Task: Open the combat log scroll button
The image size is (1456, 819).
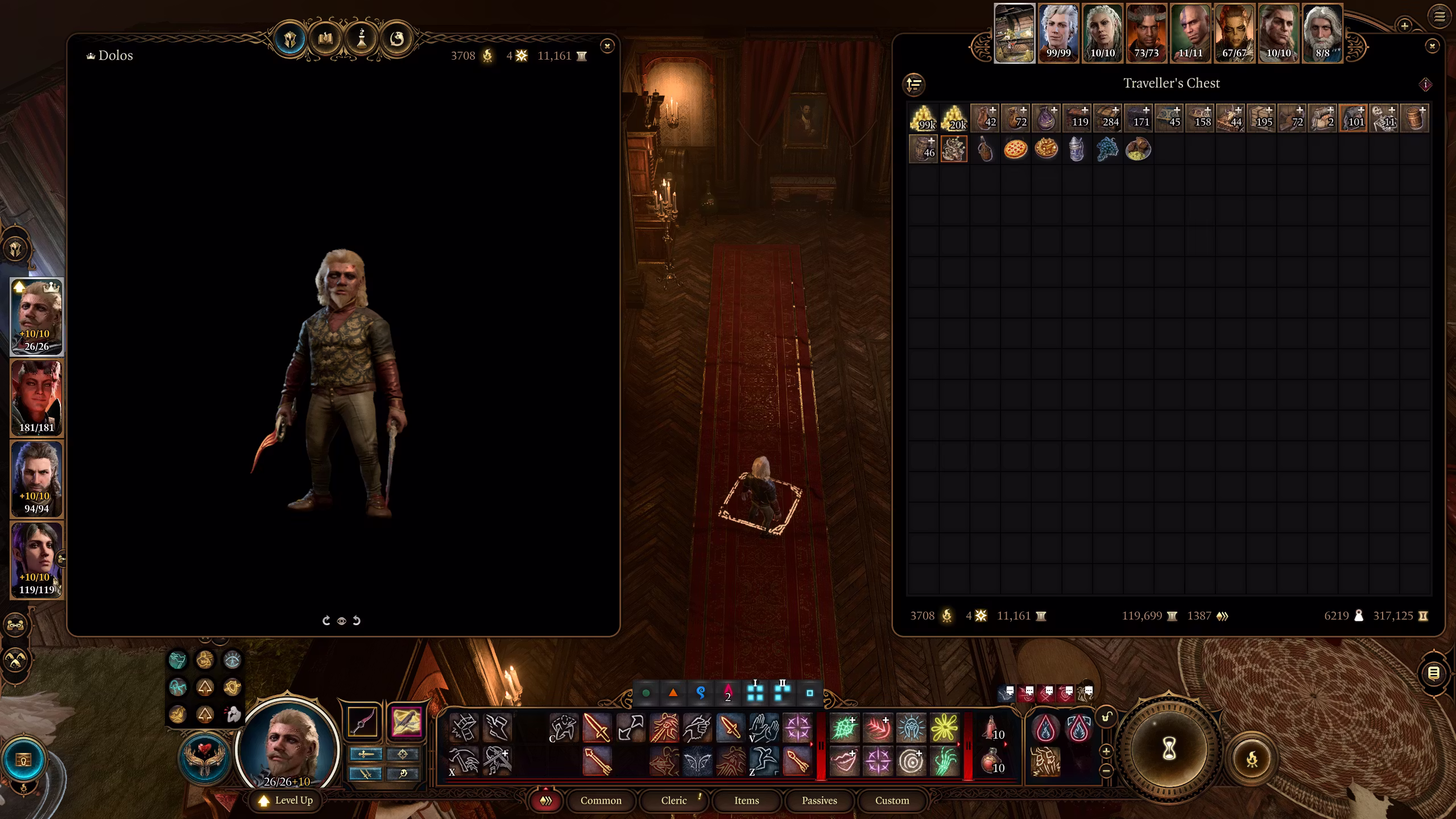Action: pyautogui.click(x=1433, y=674)
